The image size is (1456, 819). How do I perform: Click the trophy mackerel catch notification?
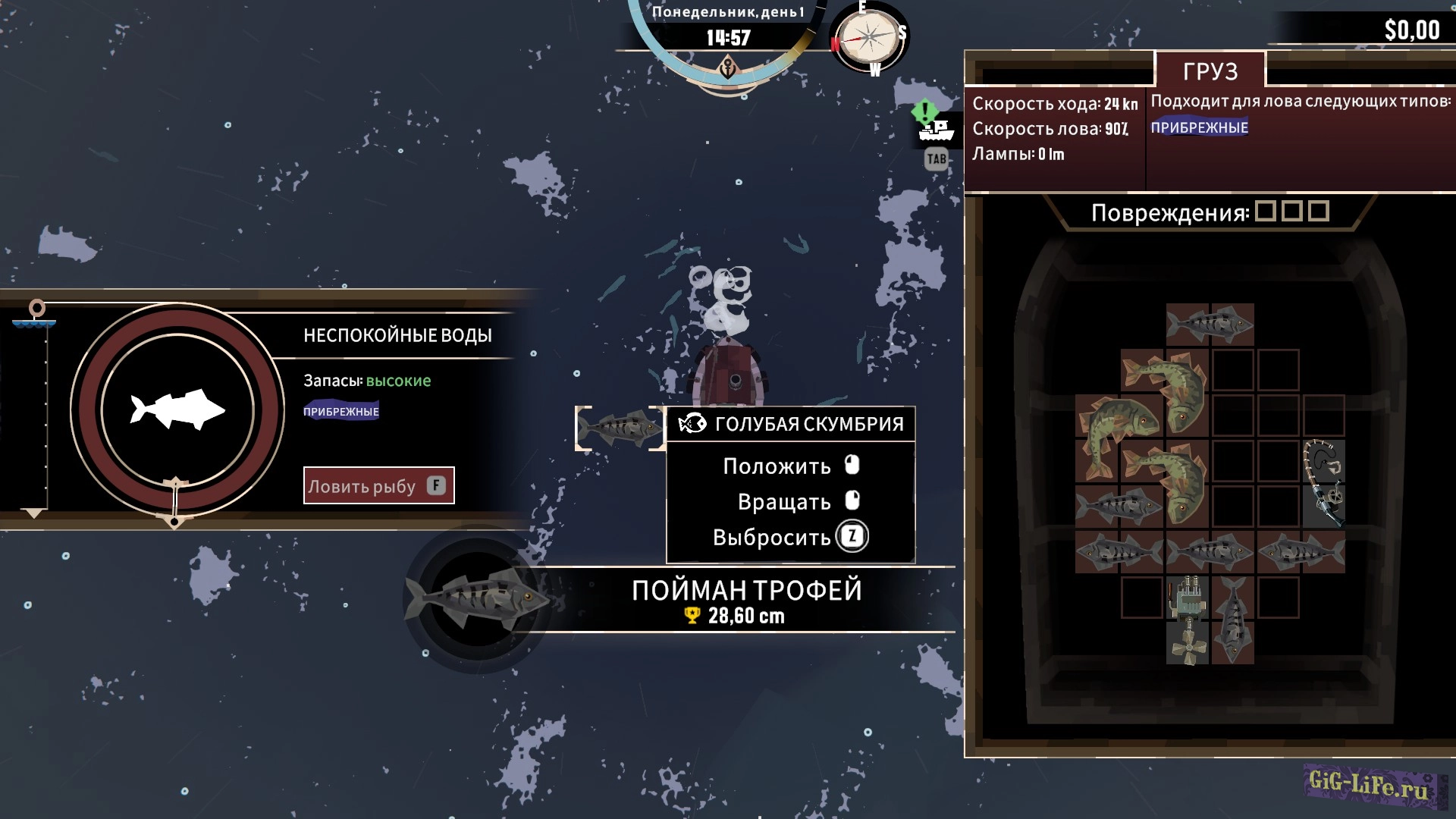click(746, 601)
